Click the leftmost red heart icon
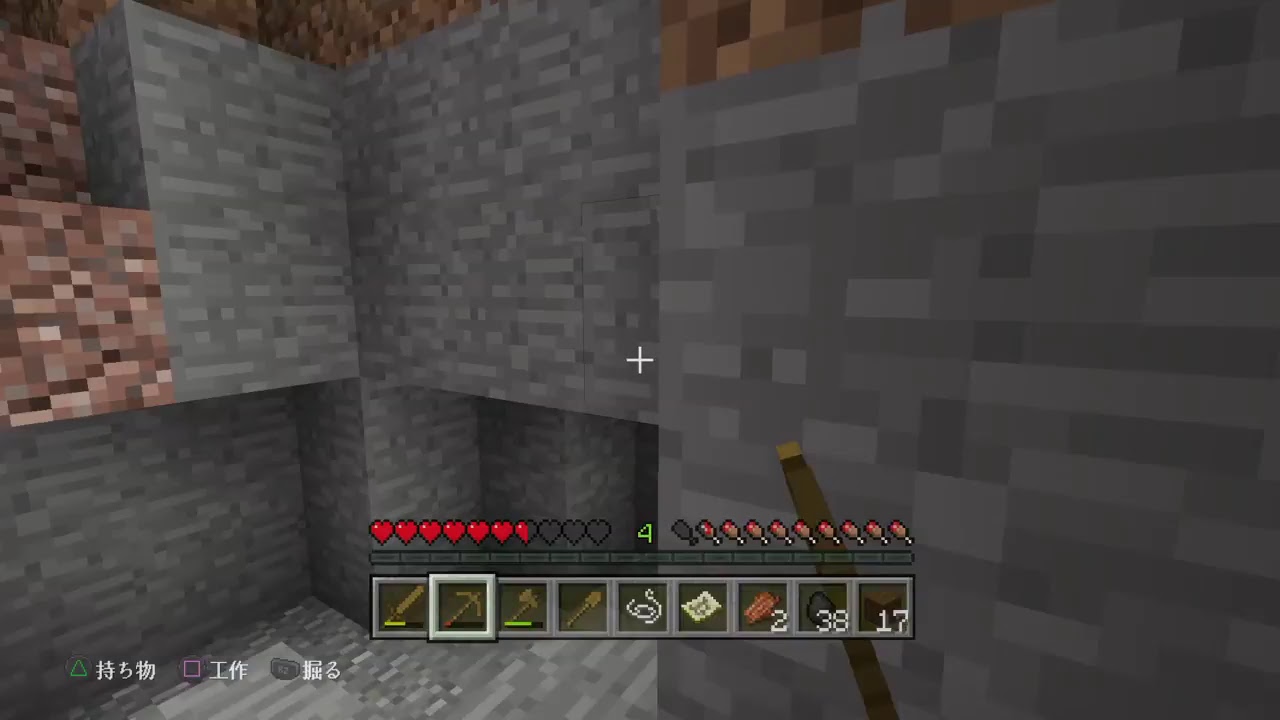This screenshot has height=720, width=1280. [x=382, y=533]
